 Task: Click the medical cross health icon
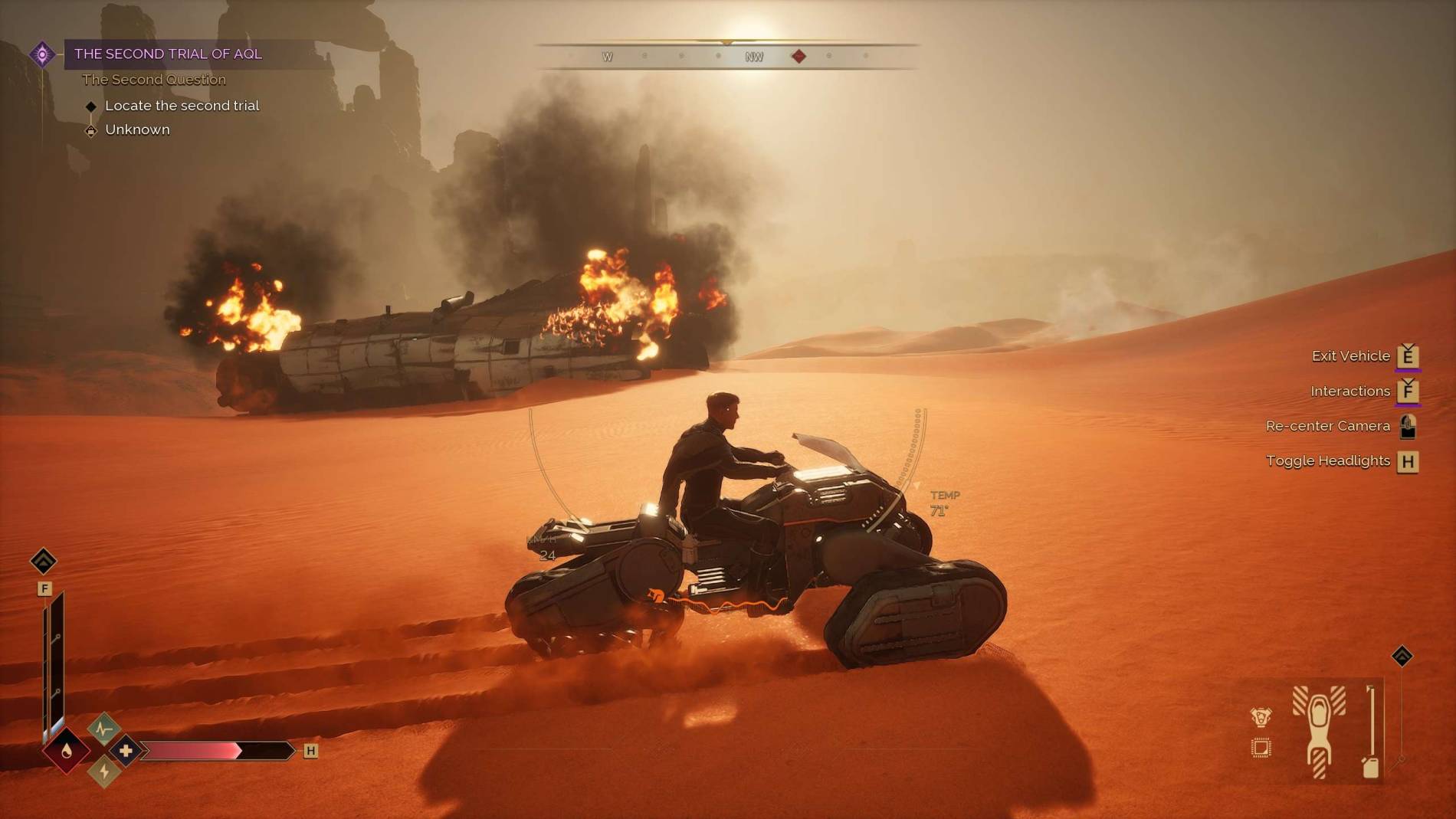coord(126,751)
